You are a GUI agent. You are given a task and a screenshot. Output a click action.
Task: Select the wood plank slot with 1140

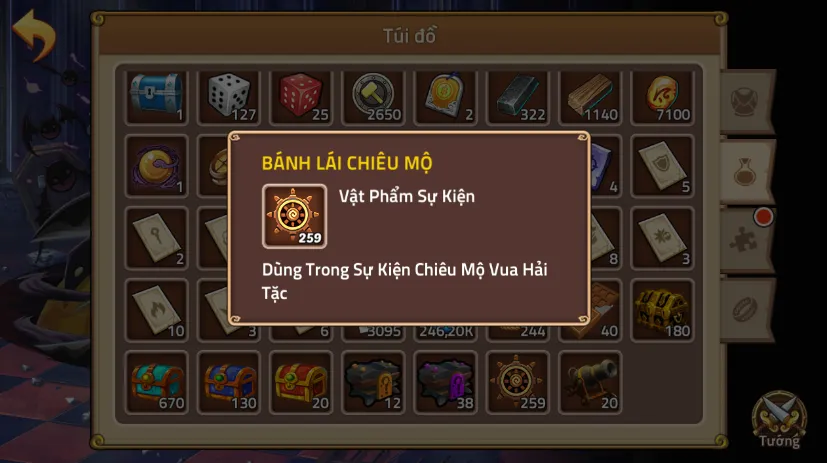[x=590, y=96]
